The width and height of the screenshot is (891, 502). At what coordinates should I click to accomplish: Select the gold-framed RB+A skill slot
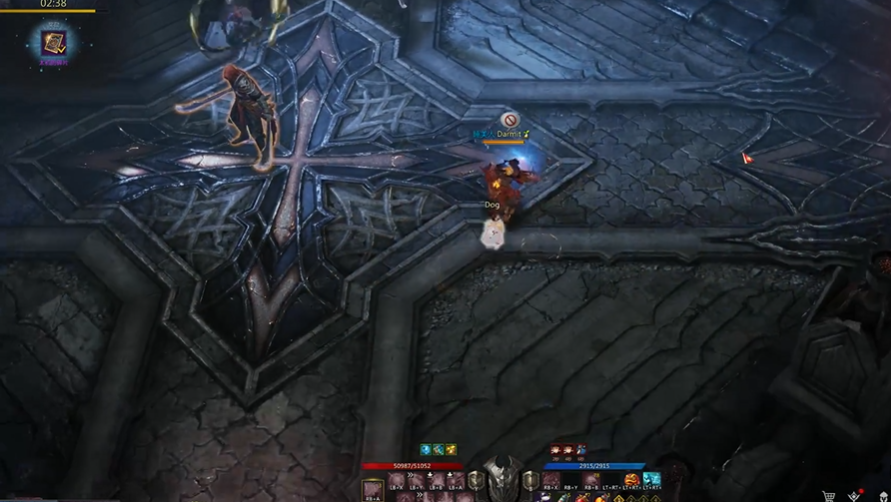click(372, 490)
